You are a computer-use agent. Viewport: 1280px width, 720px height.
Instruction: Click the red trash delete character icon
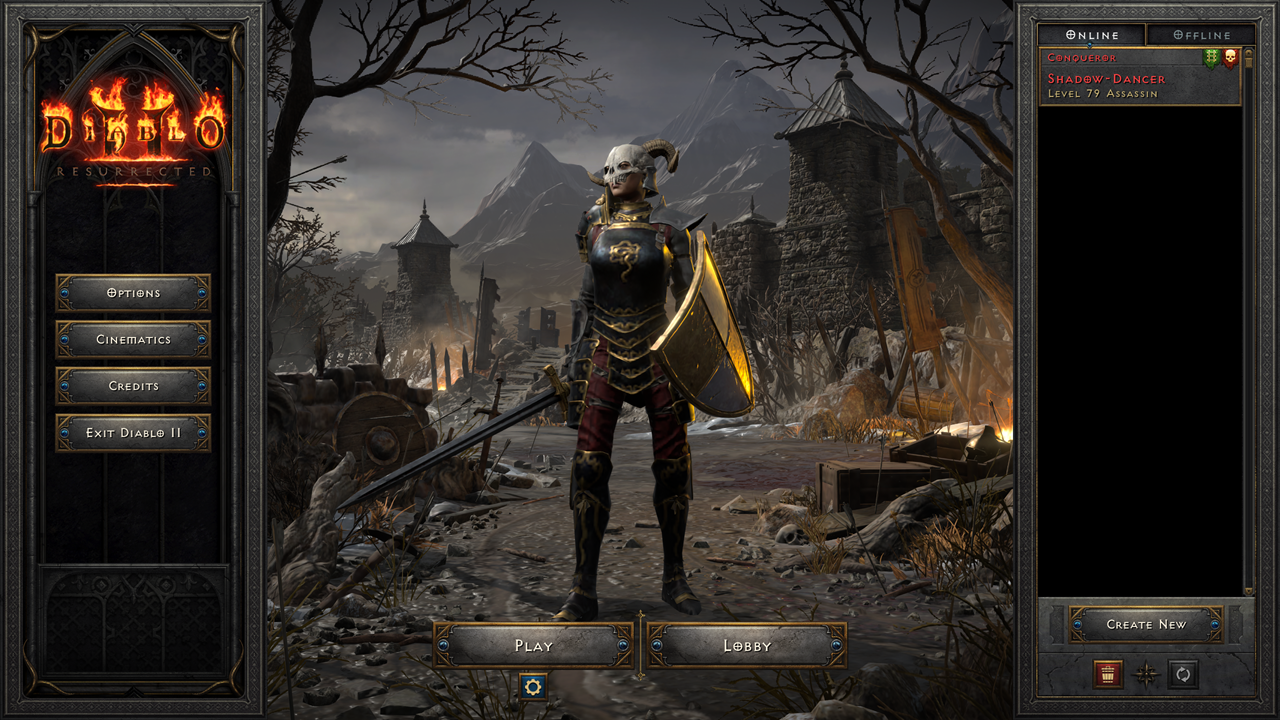pos(1109,676)
